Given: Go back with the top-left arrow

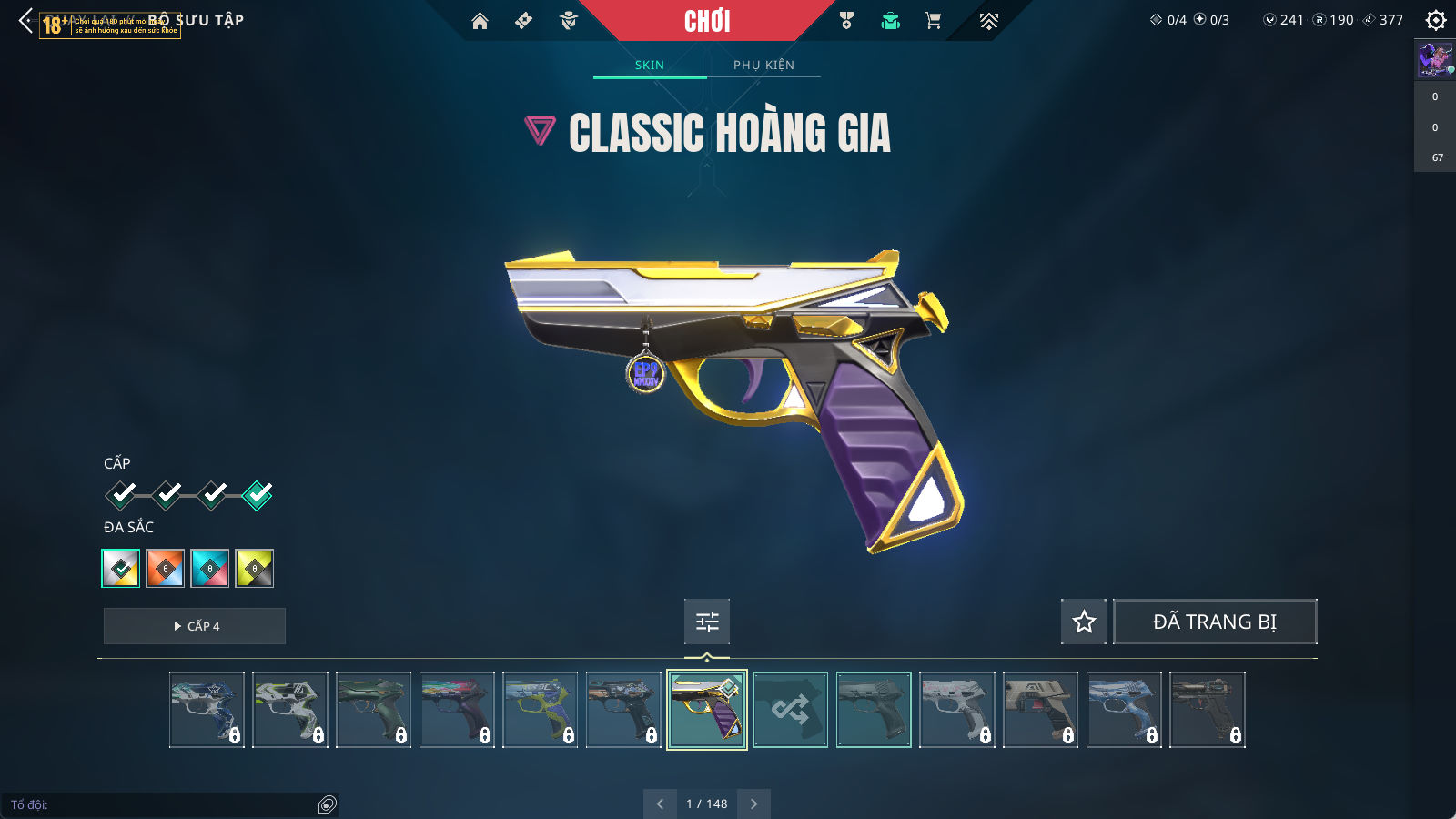Looking at the screenshot, I should coord(25,20).
